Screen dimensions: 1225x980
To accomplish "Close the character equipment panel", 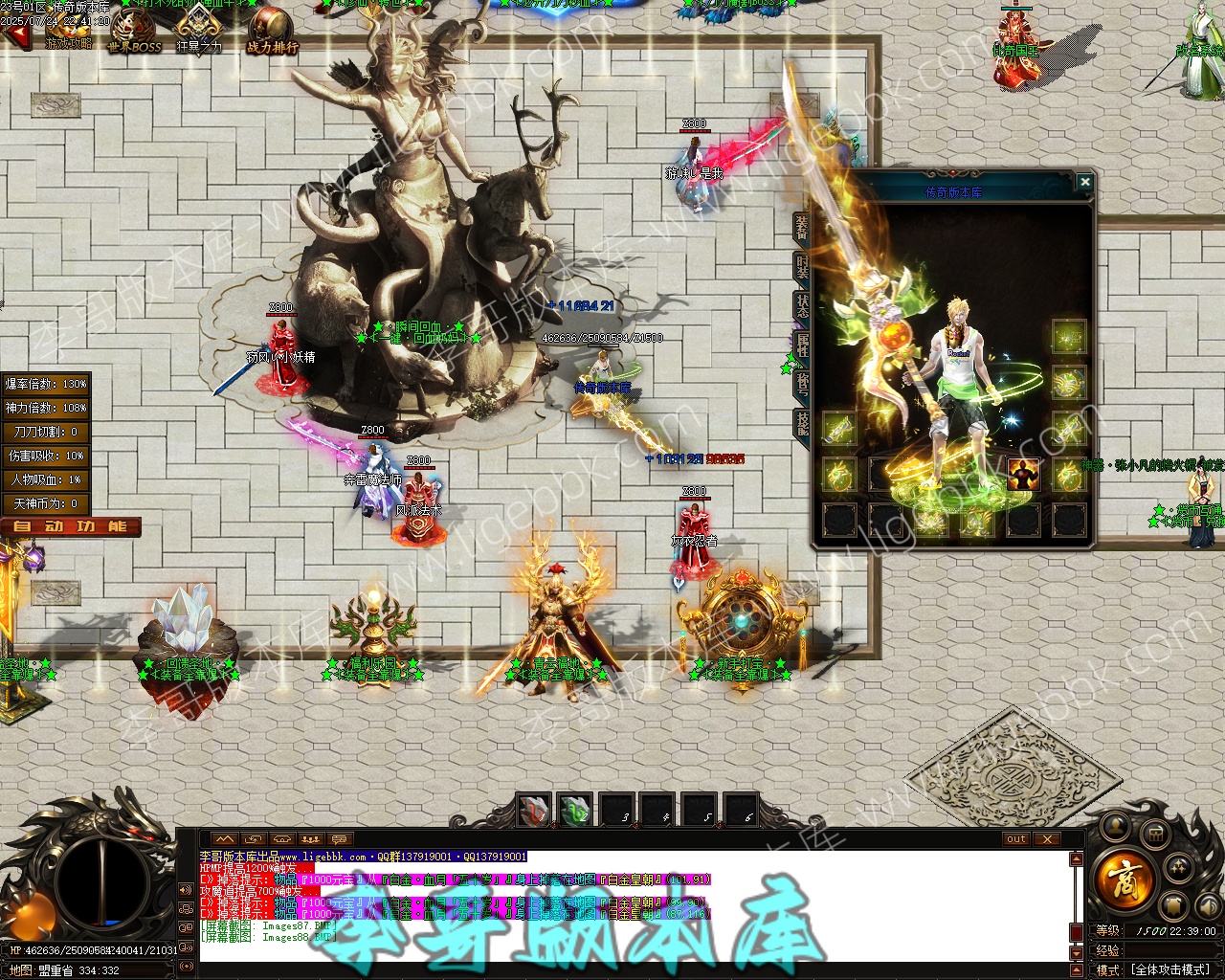I will point(1084,182).
